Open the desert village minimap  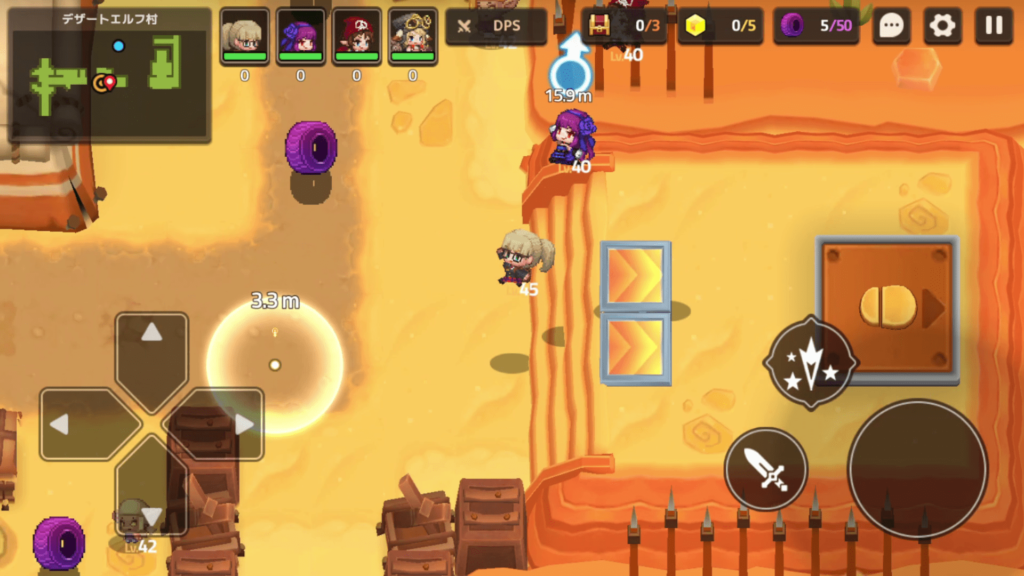click(x=109, y=75)
